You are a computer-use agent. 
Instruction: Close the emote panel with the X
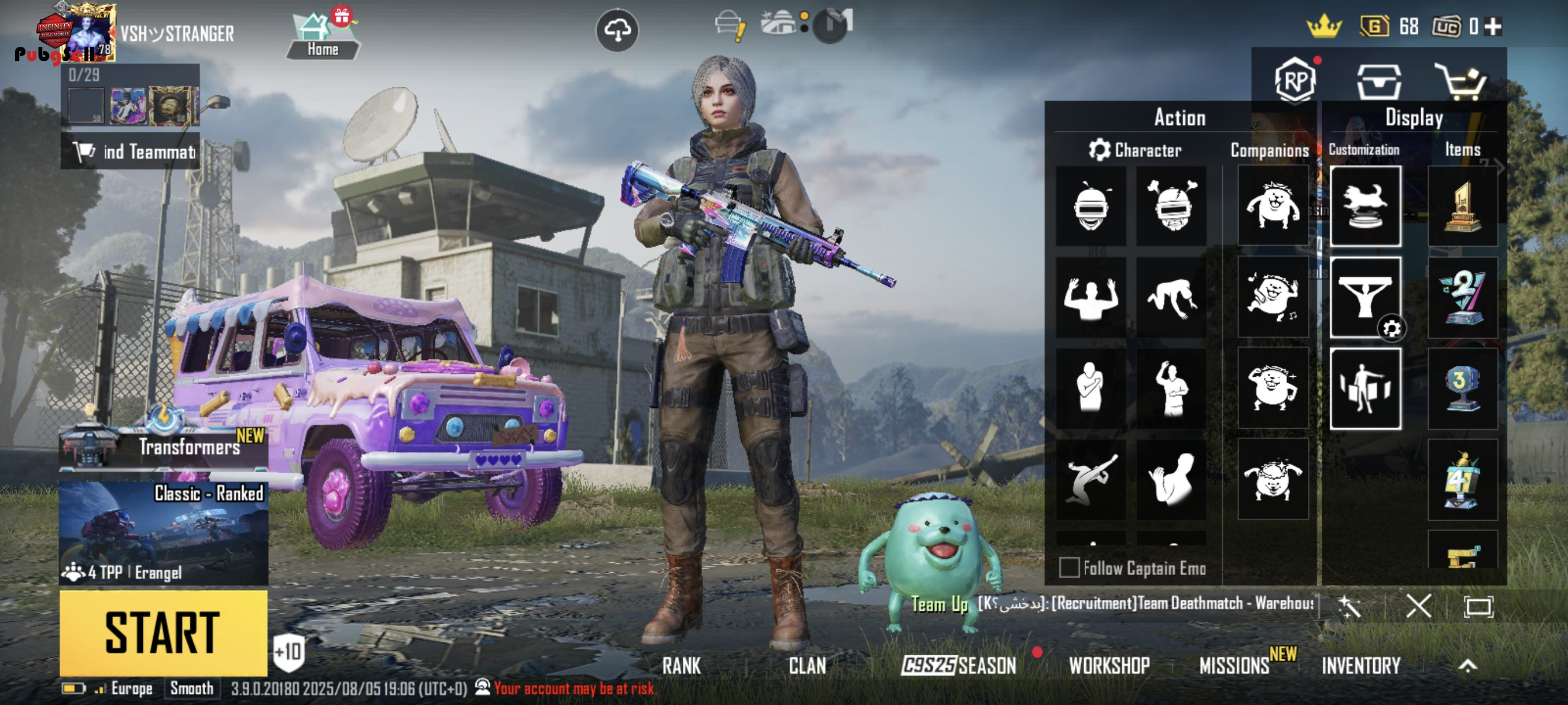1418,606
